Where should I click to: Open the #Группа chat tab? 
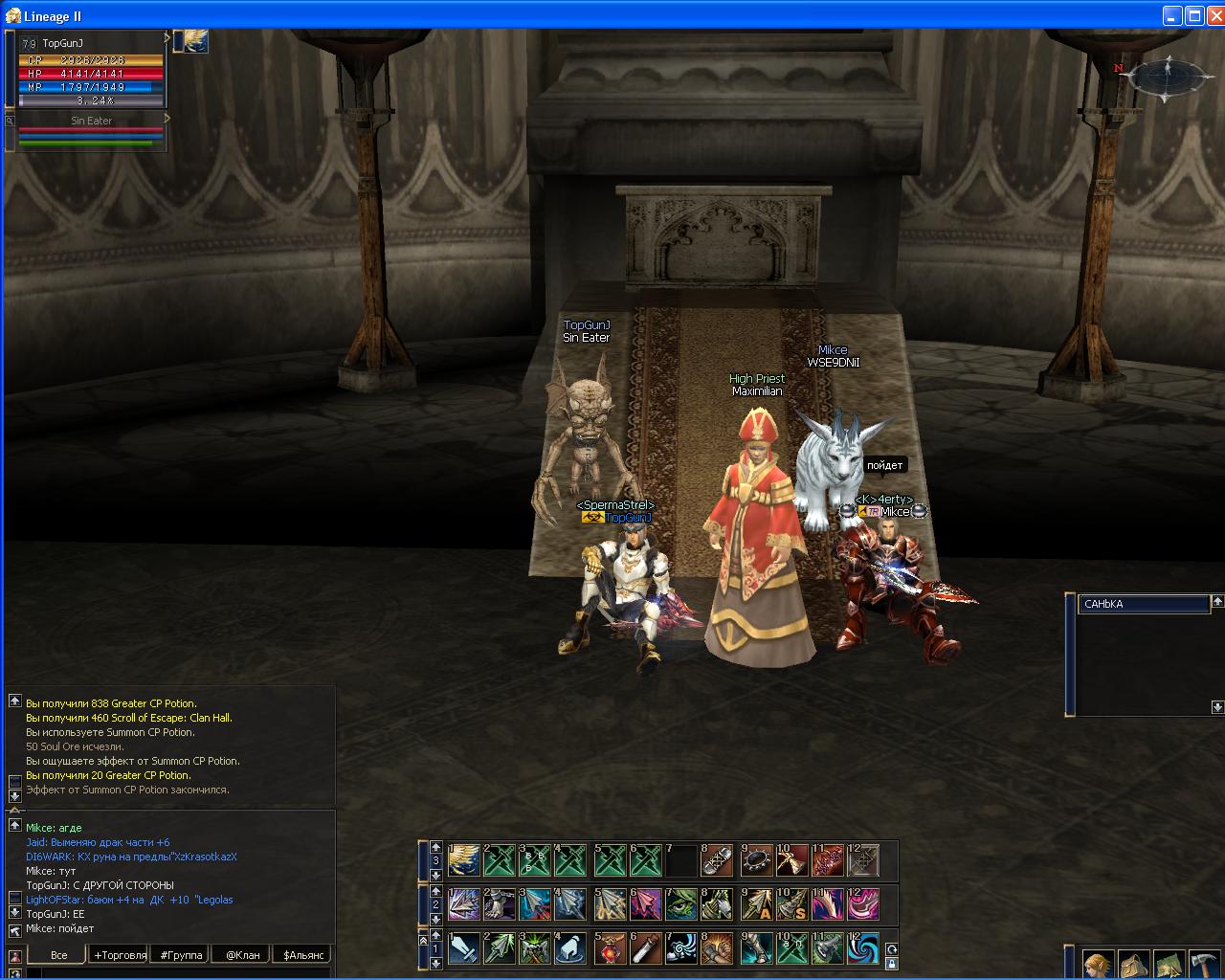(181, 954)
